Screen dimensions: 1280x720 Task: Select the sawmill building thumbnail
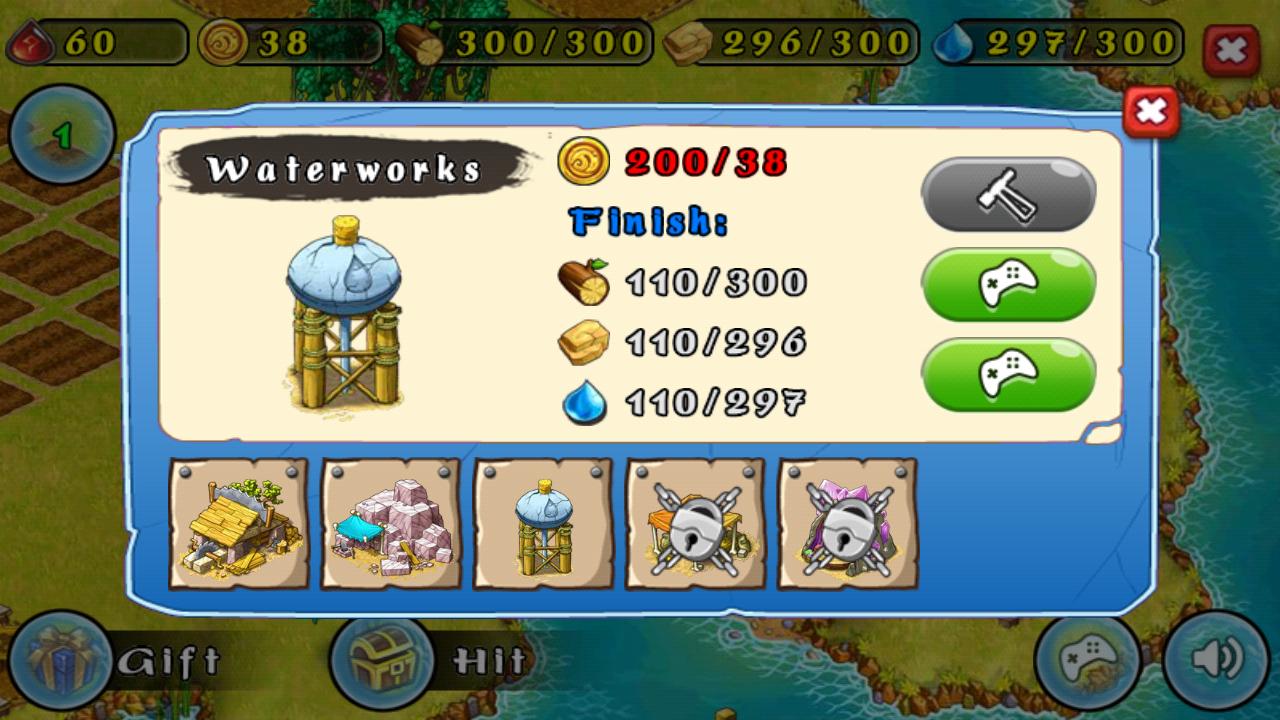pos(238,523)
